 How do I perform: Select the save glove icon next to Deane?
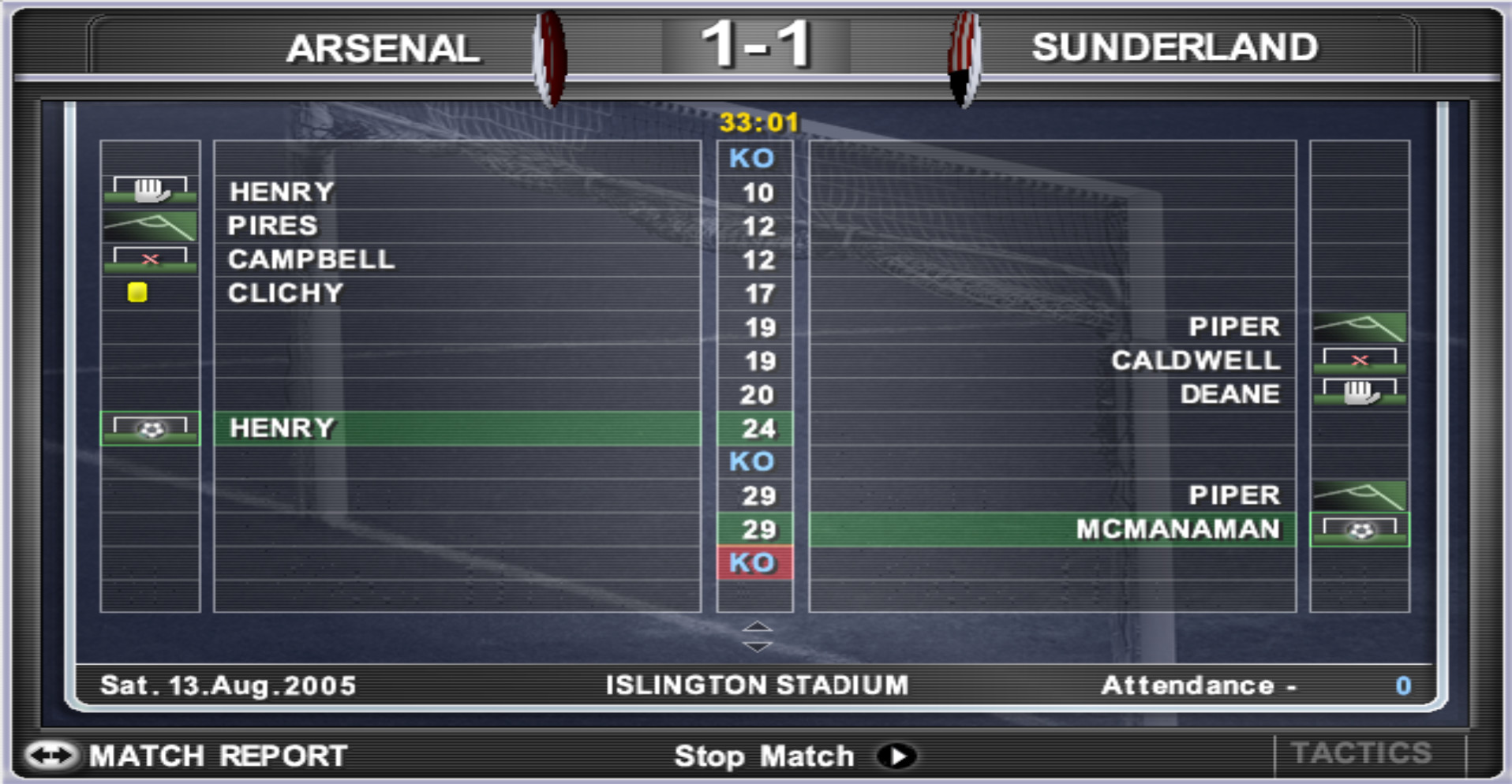point(1359,394)
